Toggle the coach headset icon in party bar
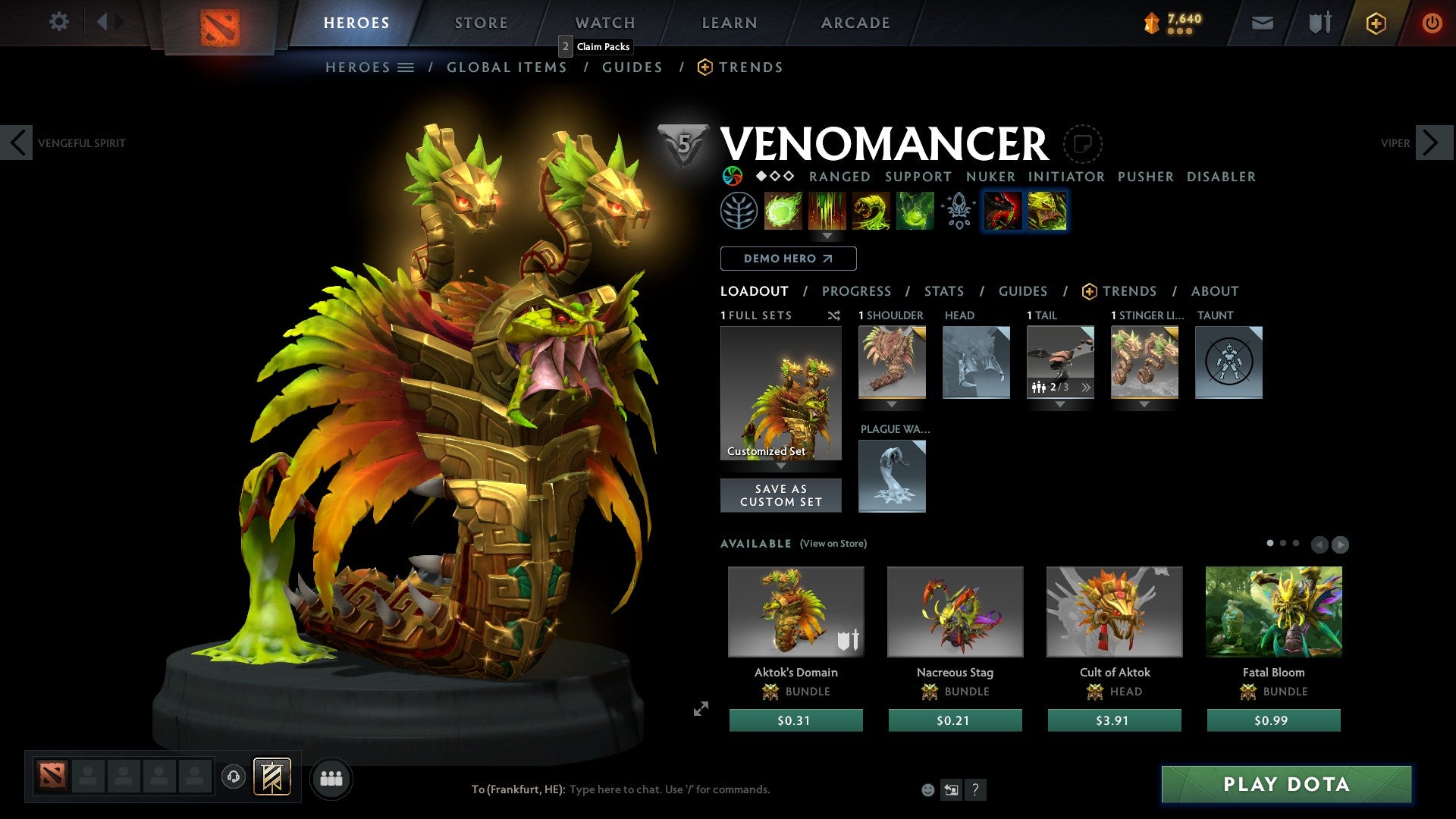Viewport: 1456px width, 819px height. coord(233,778)
